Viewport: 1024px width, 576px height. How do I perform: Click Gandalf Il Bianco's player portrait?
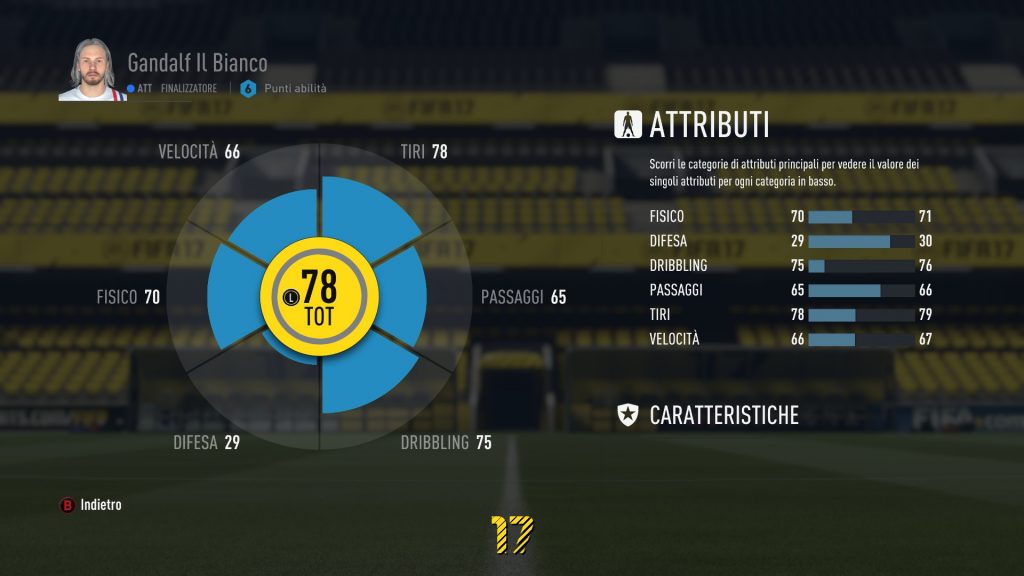[87, 70]
